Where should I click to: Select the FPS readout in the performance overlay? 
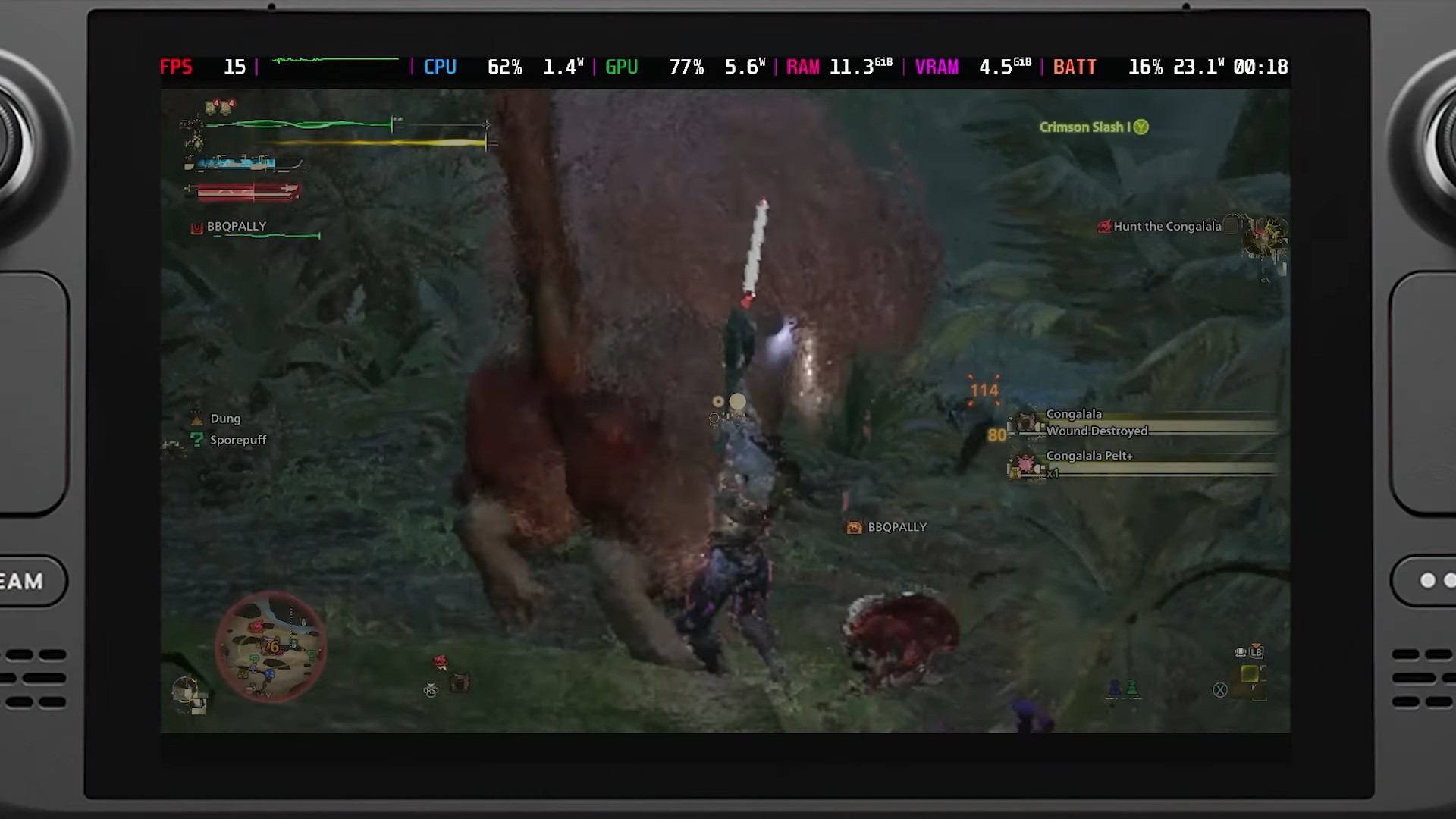(177, 67)
